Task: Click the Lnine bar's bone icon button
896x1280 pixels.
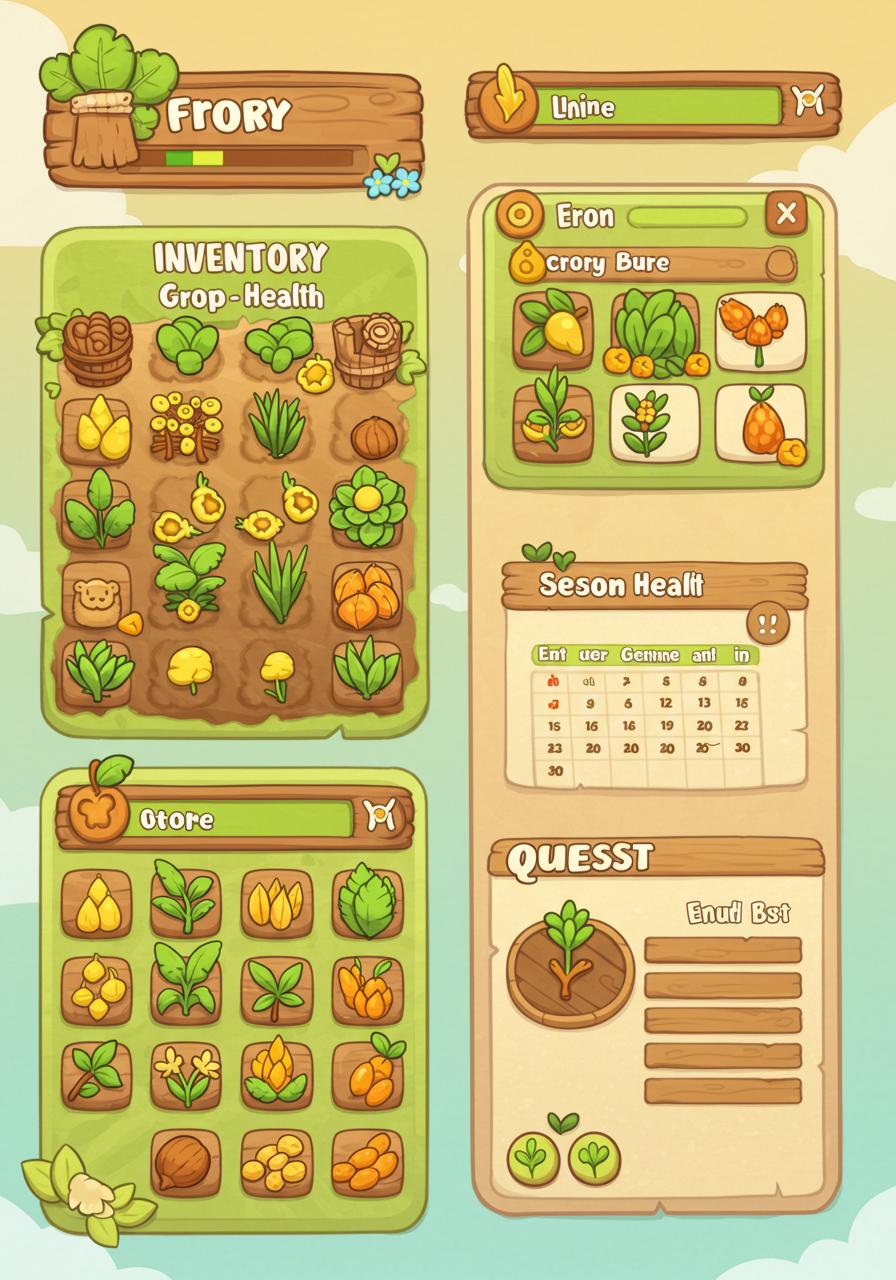Action: (x=808, y=101)
